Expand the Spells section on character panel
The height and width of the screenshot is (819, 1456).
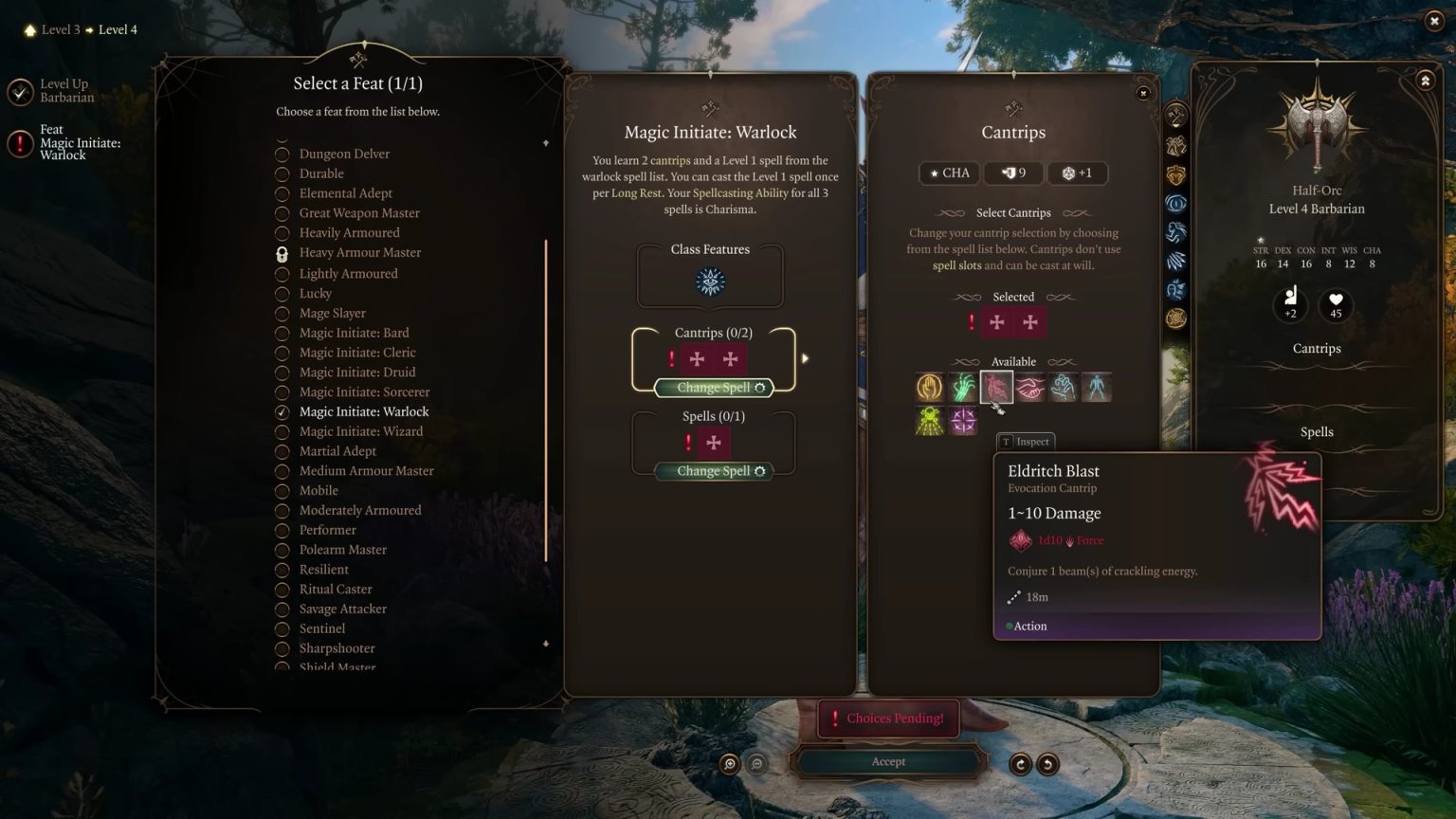click(x=1317, y=431)
